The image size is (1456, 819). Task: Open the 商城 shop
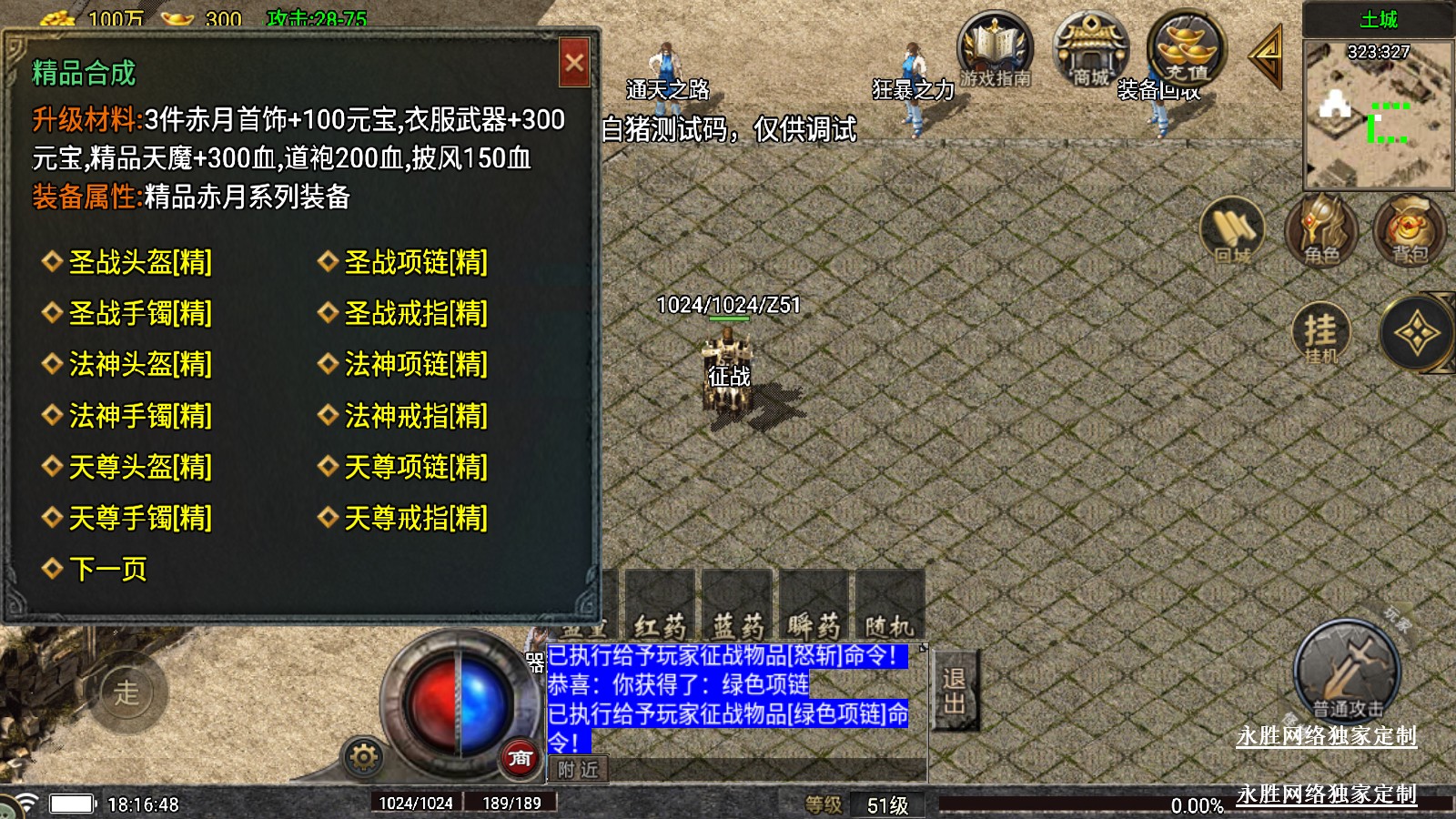(x=1090, y=51)
